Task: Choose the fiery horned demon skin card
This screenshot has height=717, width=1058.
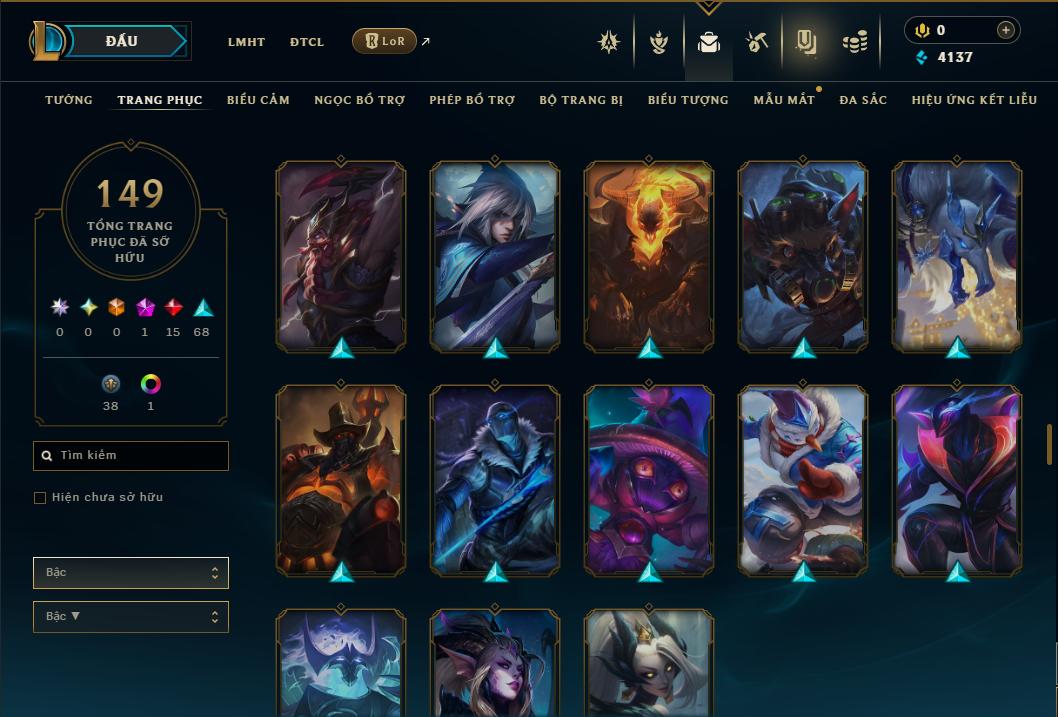Action: (649, 256)
